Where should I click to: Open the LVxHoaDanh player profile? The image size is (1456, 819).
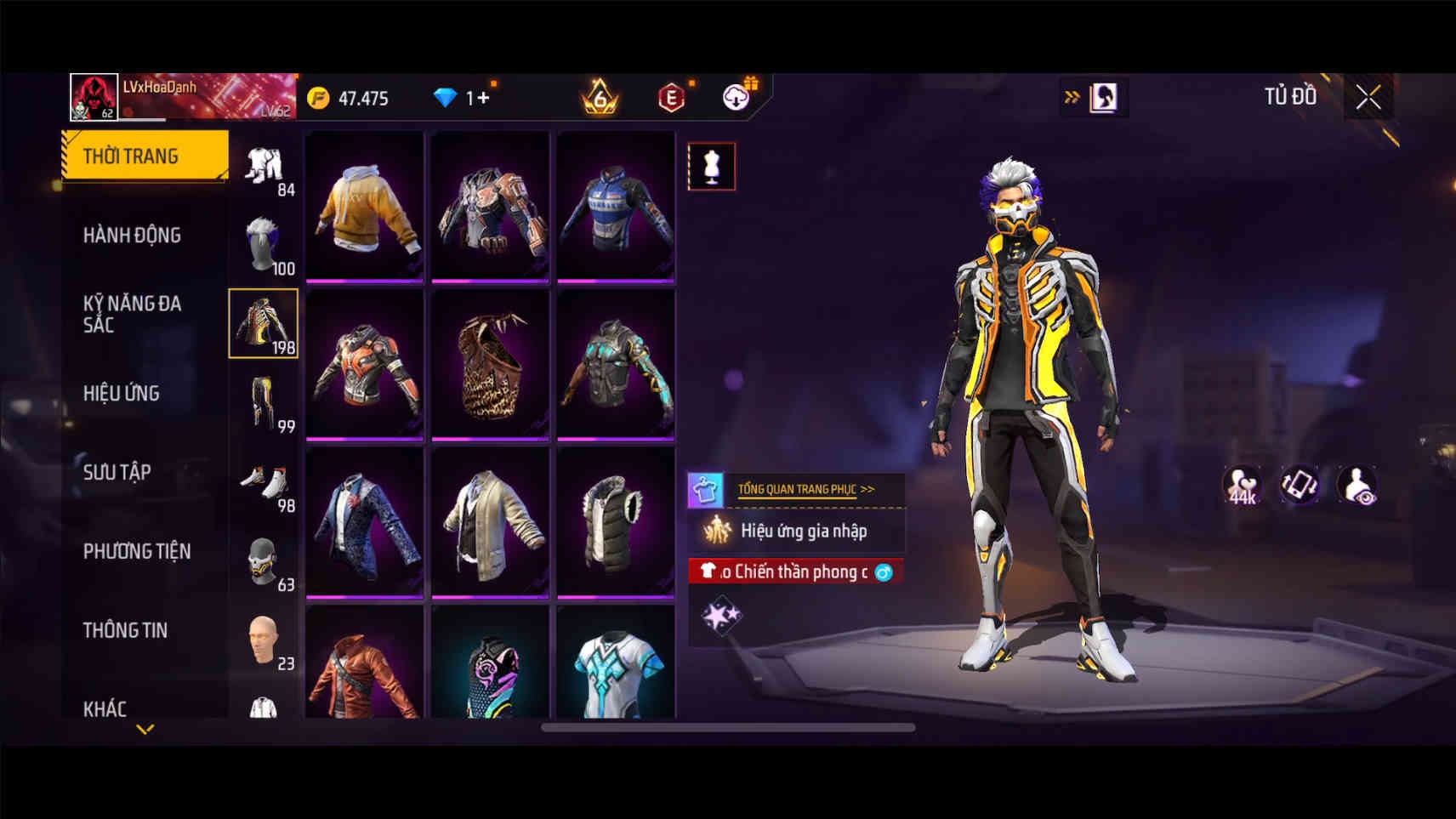tap(94, 97)
